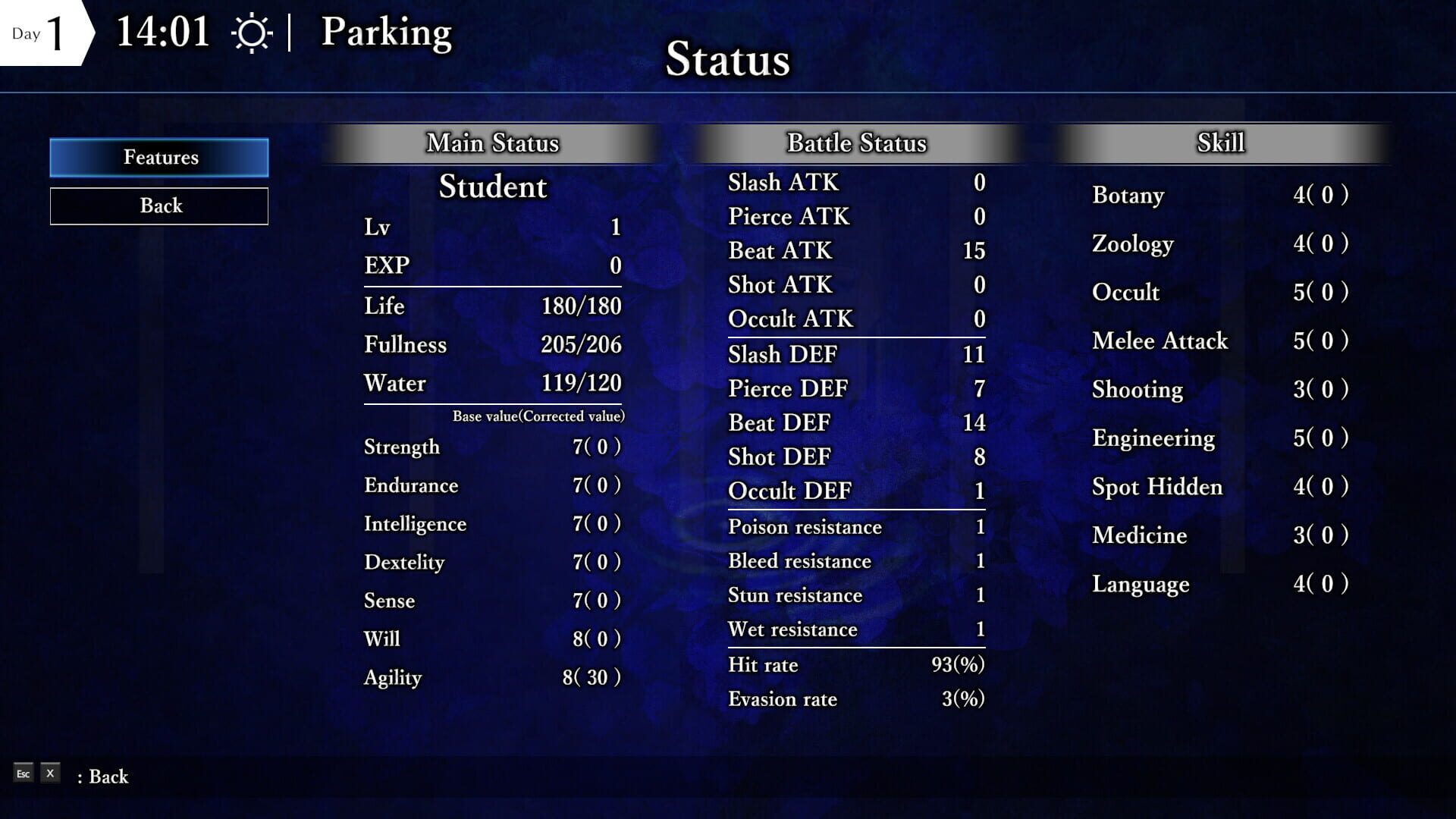The width and height of the screenshot is (1456, 819).
Task: Expand the Battle Status header
Action: pyautogui.click(x=855, y=143)
